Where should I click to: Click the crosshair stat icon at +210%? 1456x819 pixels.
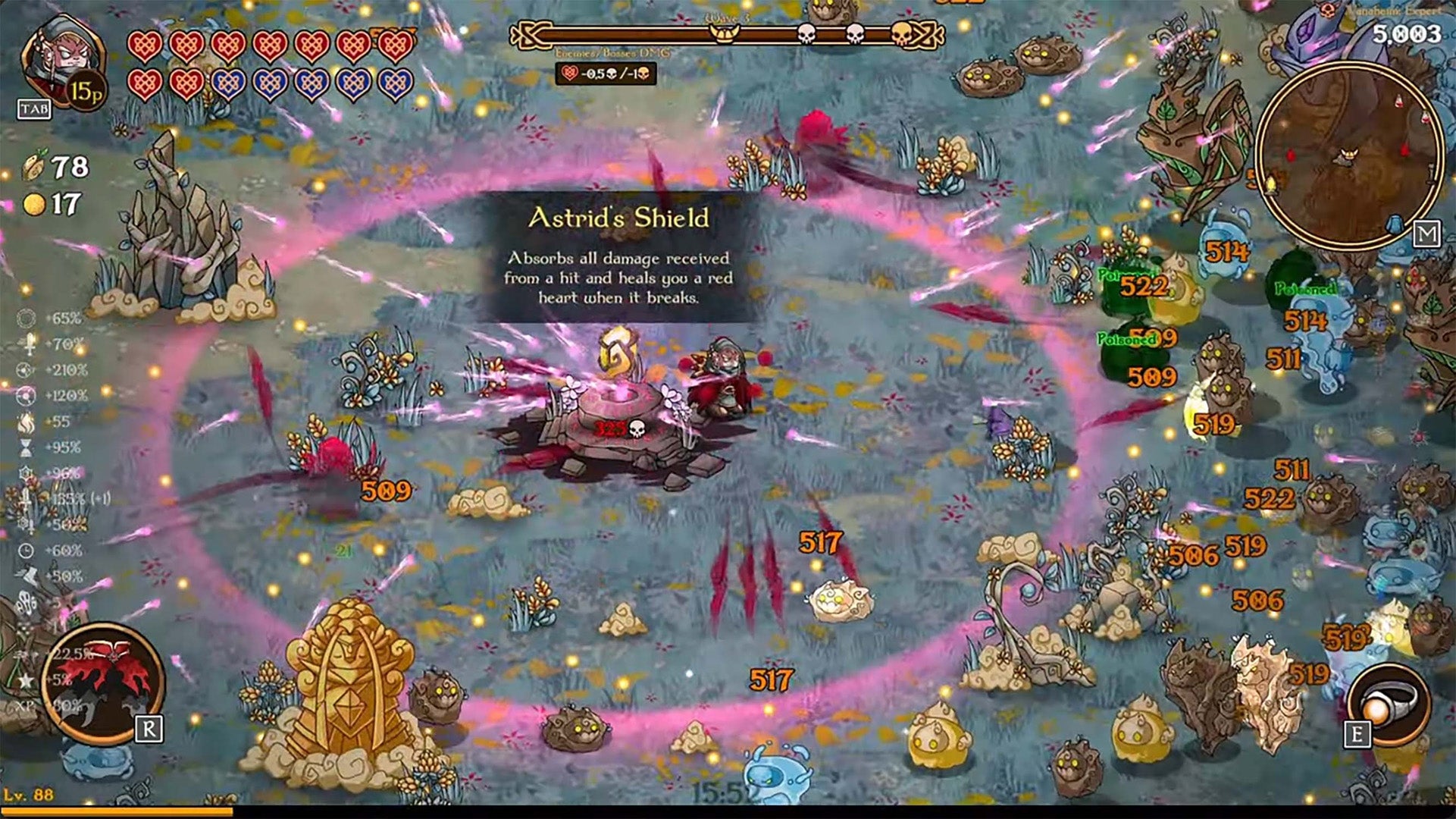26,369
